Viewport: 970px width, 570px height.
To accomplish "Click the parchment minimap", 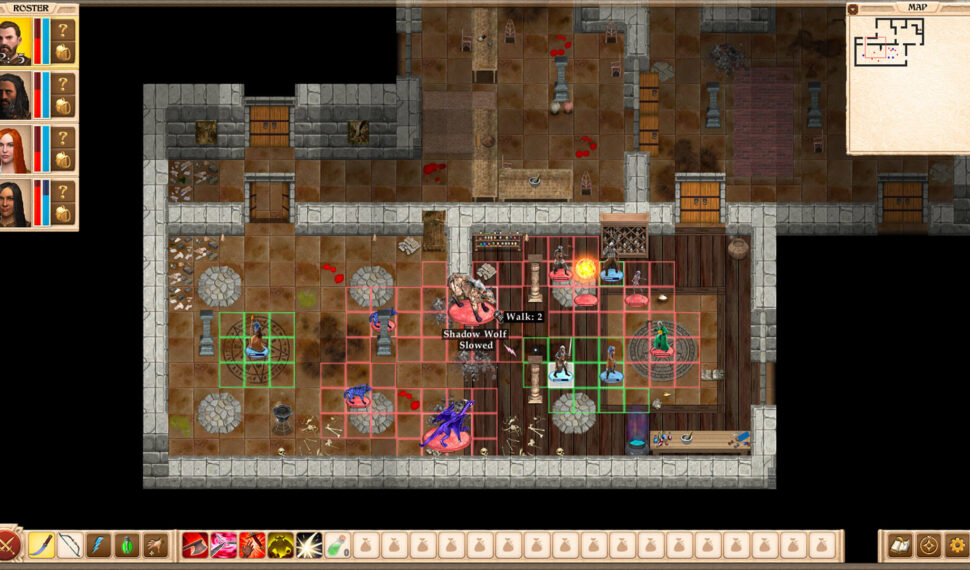I will (x=908, y=82).
